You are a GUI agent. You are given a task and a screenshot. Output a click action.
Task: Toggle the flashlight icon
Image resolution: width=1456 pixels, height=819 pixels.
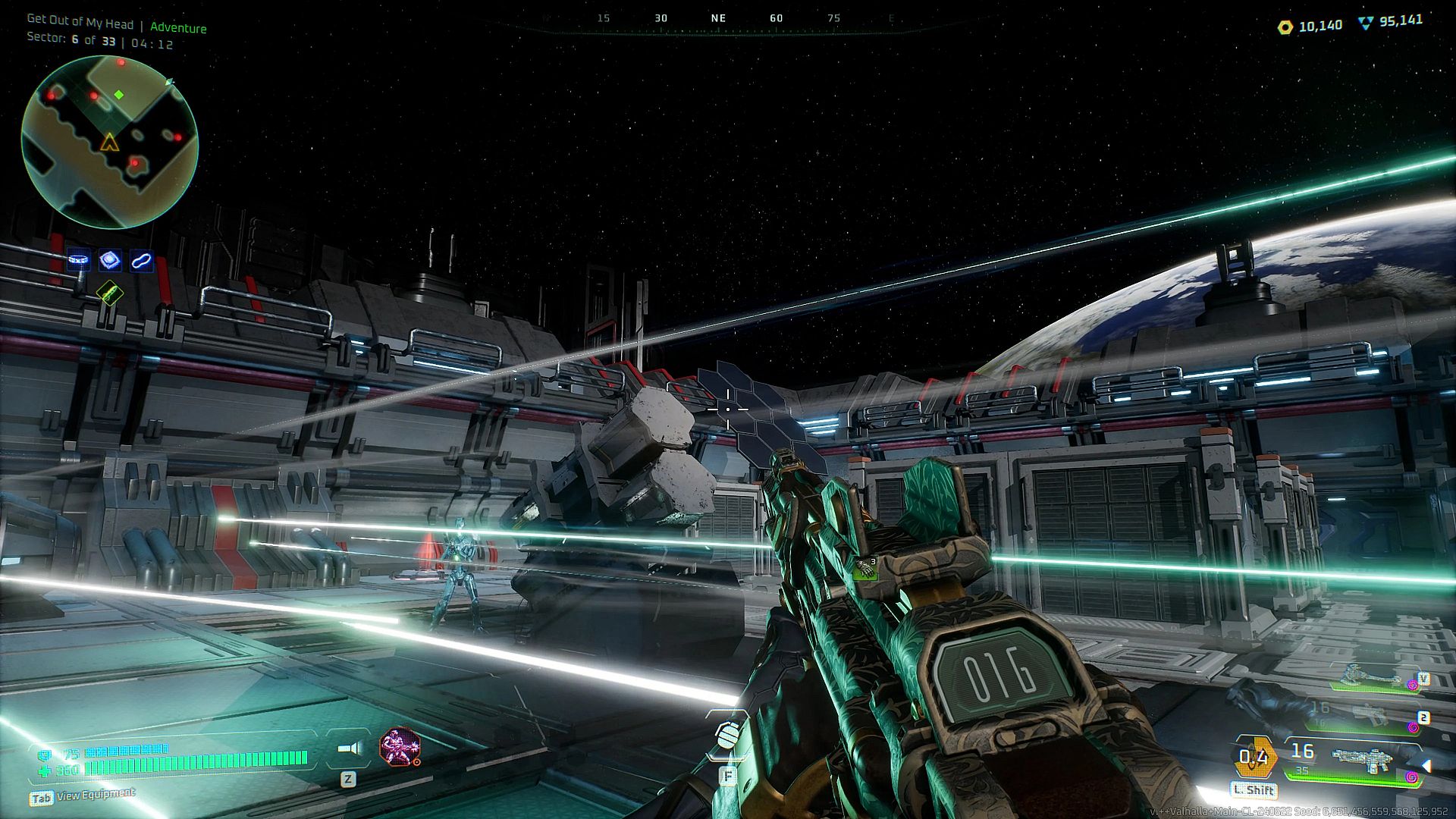point(349,749)
